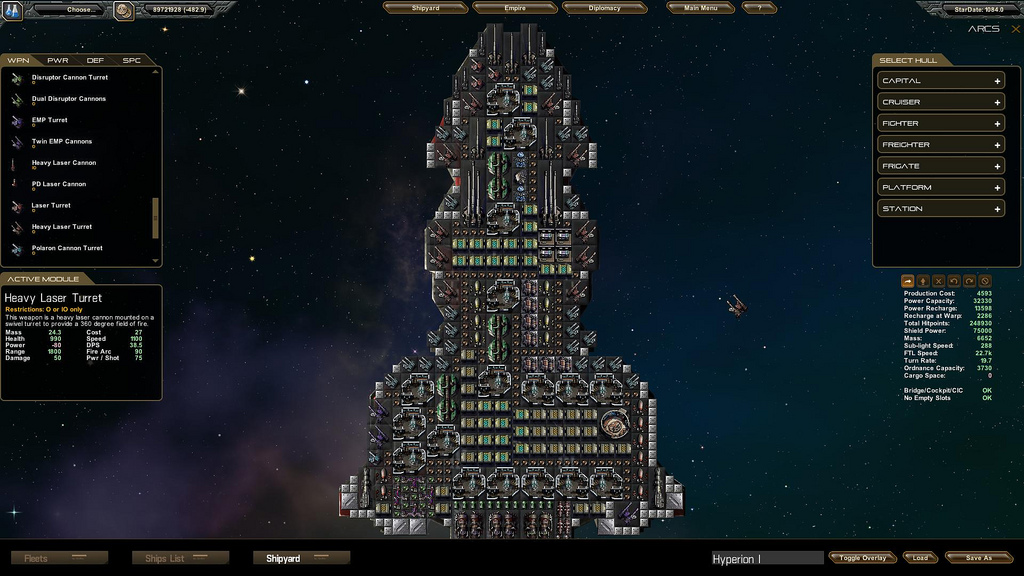Expand the Fighter hull category

coord(940,124)
